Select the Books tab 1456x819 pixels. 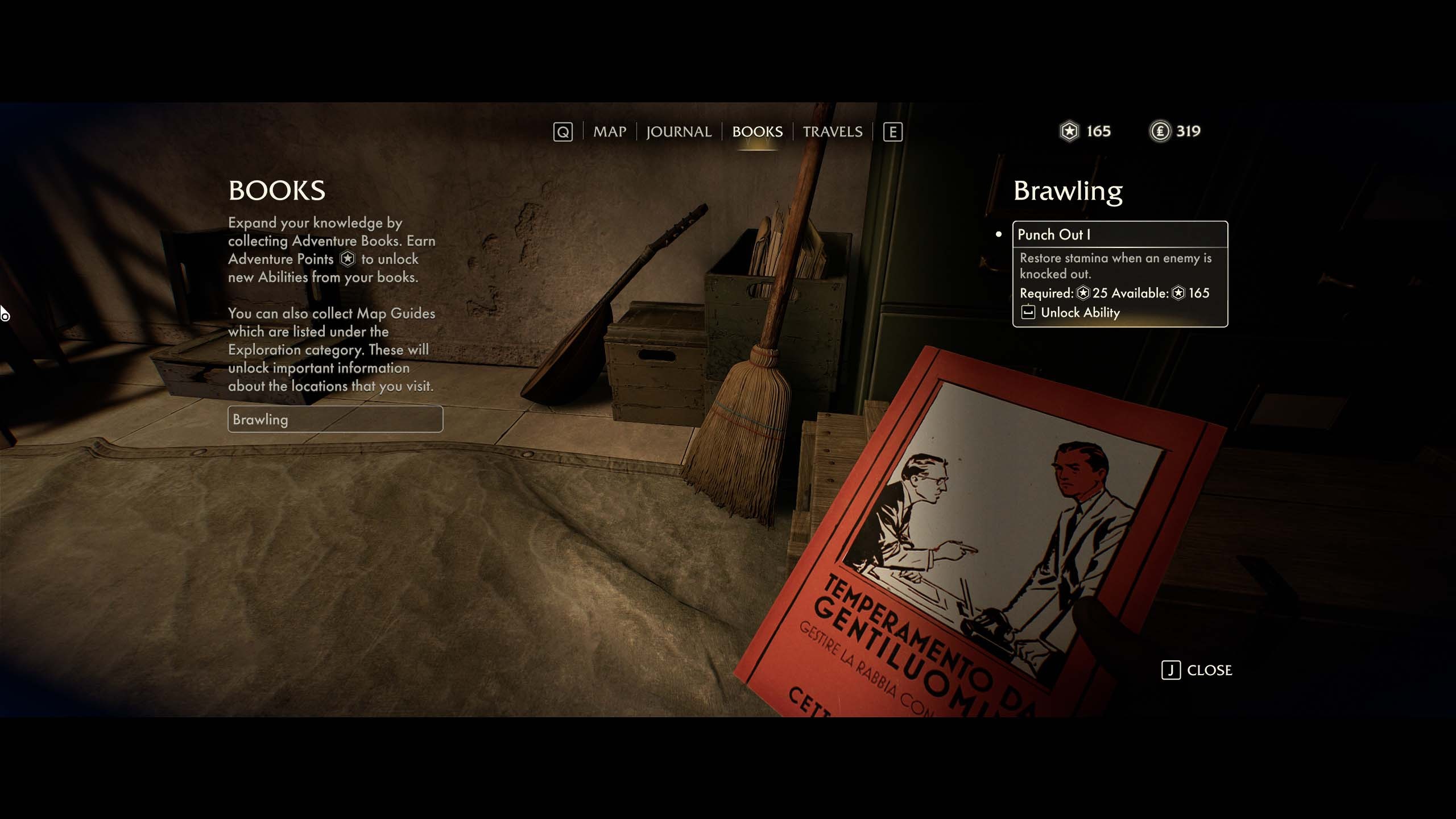pyautogui.click(x=757, y=132)
